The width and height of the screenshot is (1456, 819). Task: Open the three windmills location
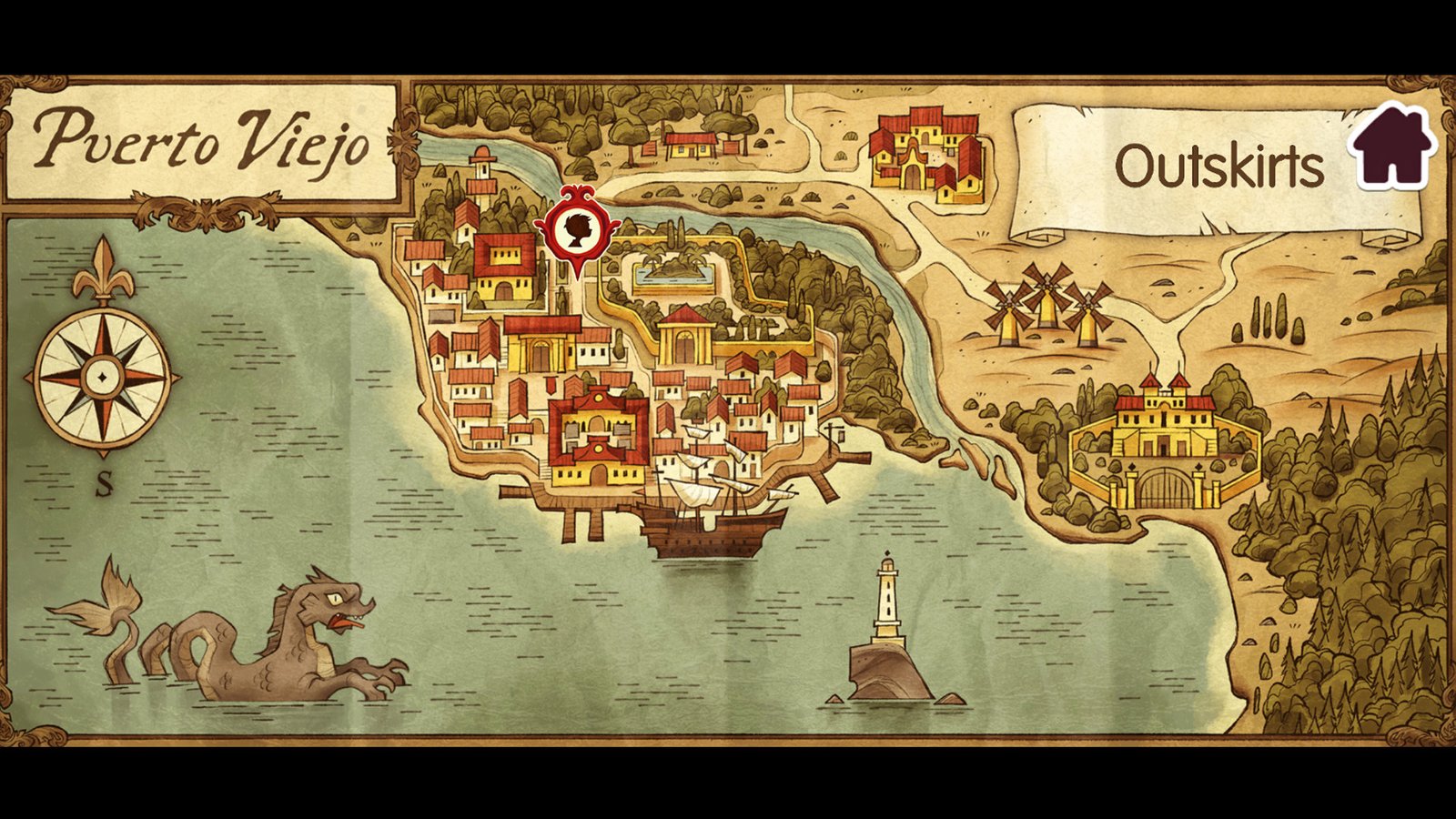click(x=1045, y=305)
